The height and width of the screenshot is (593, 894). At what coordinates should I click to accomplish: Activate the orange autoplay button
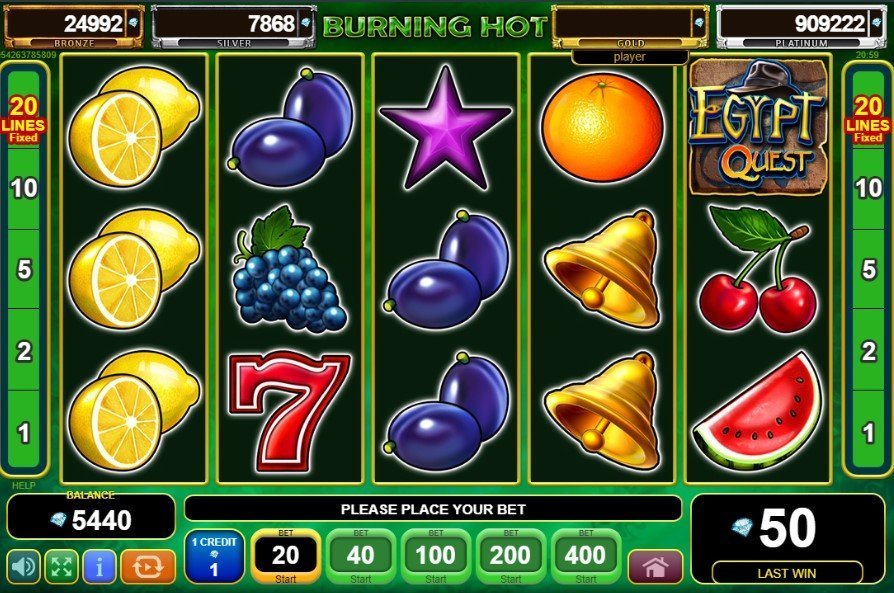pos(147,567)
